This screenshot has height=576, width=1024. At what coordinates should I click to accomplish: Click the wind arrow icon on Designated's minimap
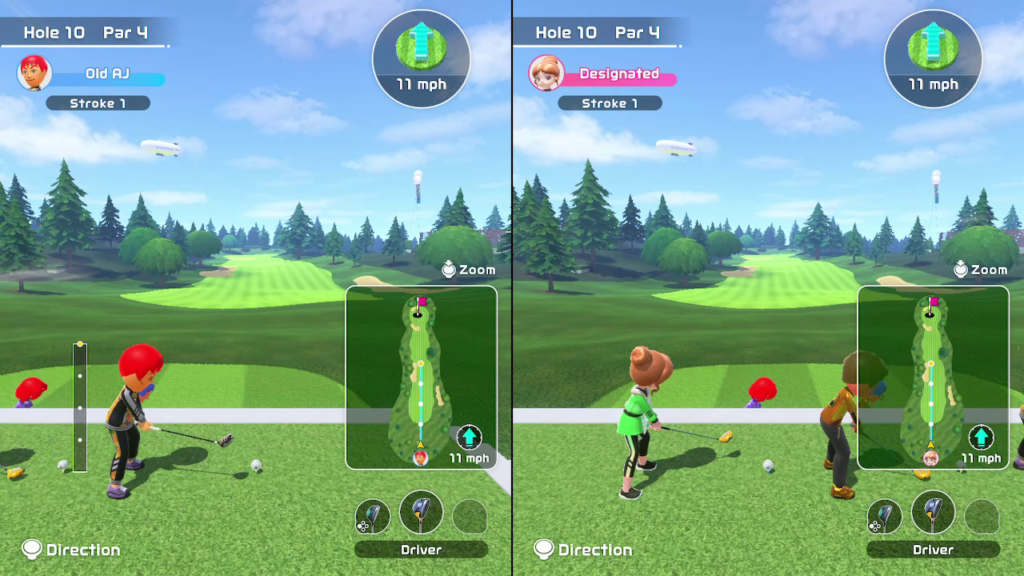(980, 437)
